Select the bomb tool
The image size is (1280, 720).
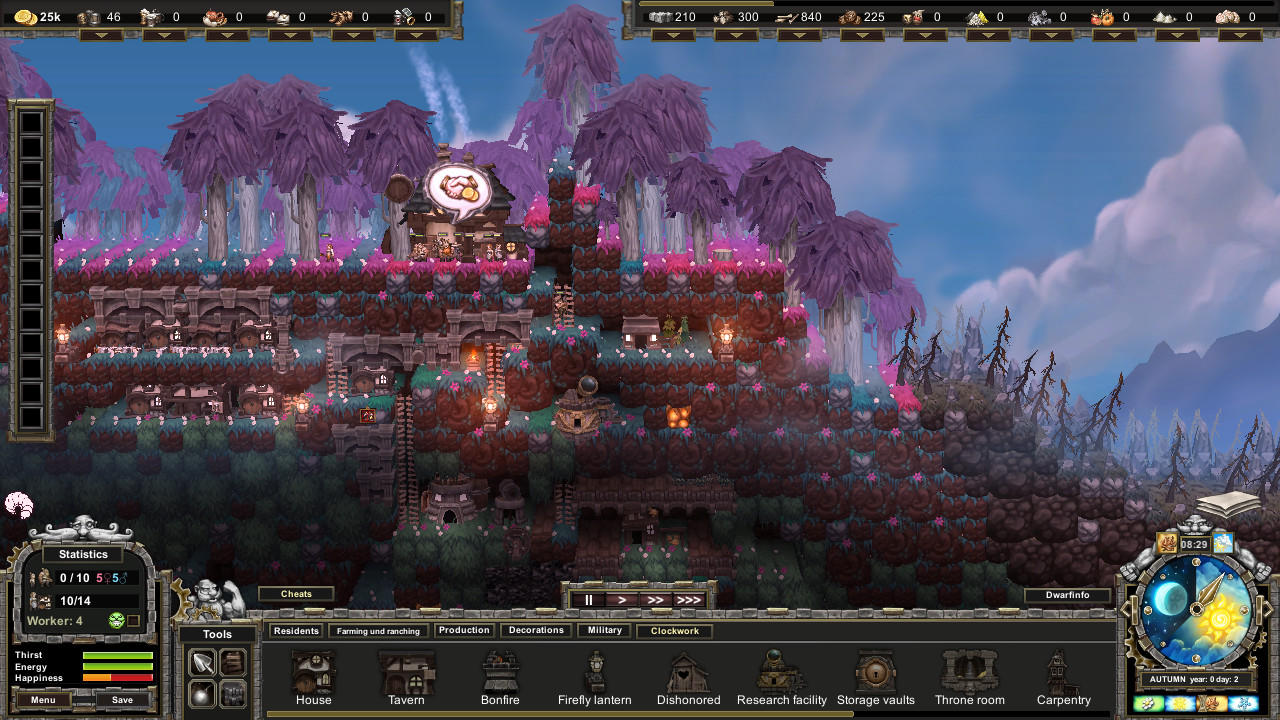(x=203, y=693)
